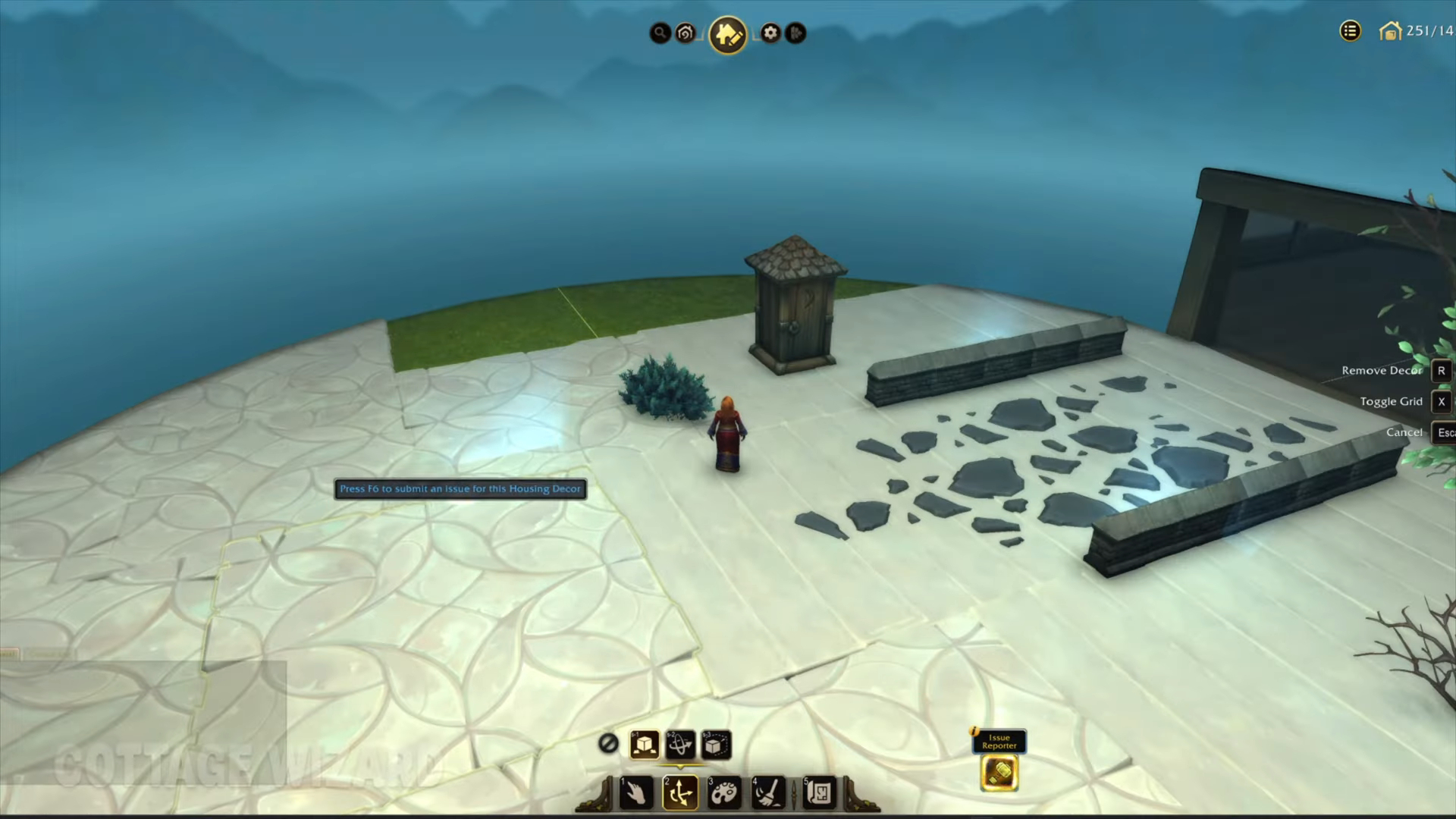Choose the orbit rotate submode
Screen dimensions: 1456x819
coord(680,745)
